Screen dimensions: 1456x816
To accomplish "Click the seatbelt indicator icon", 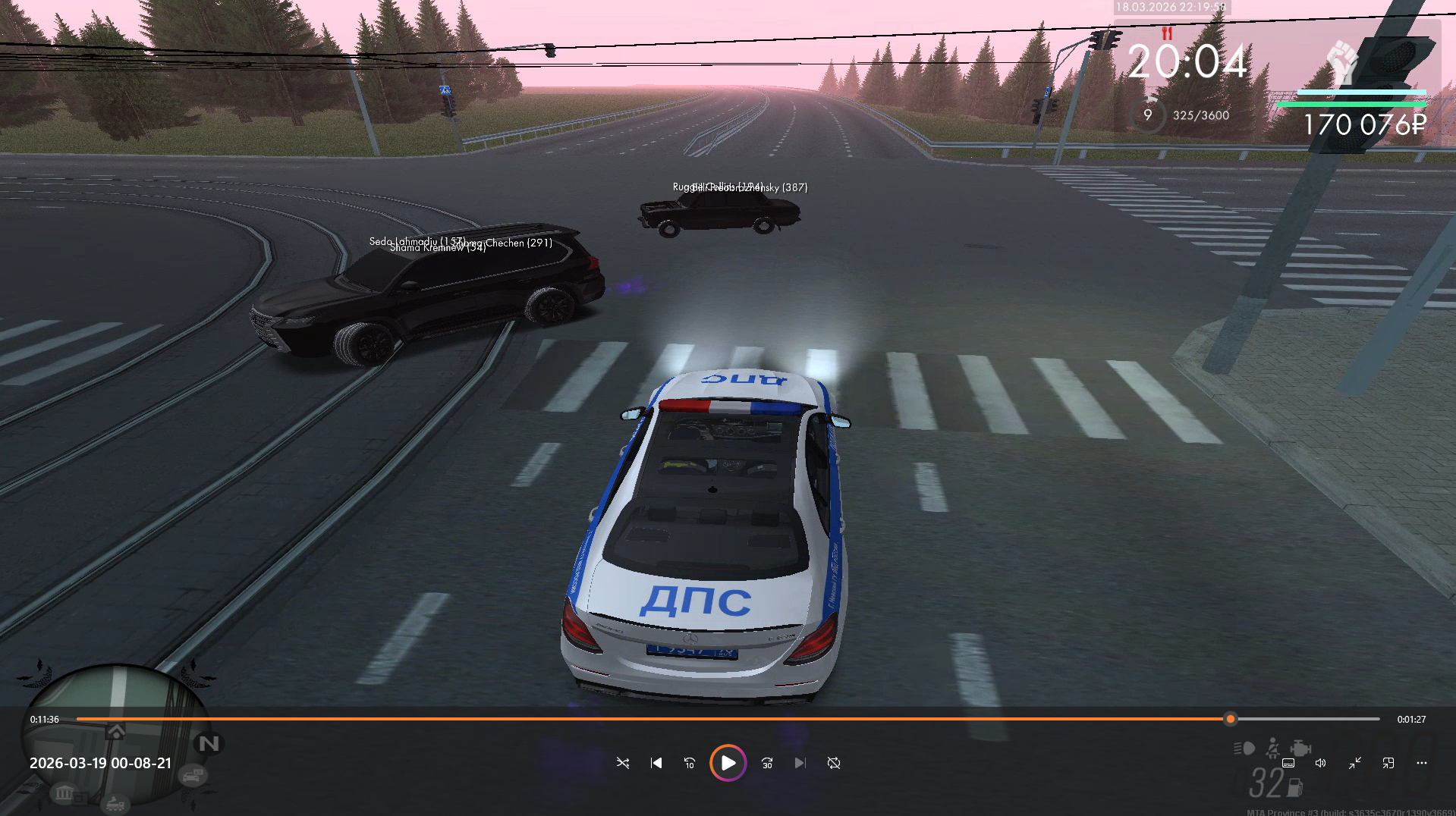I will click(1272, 749).
